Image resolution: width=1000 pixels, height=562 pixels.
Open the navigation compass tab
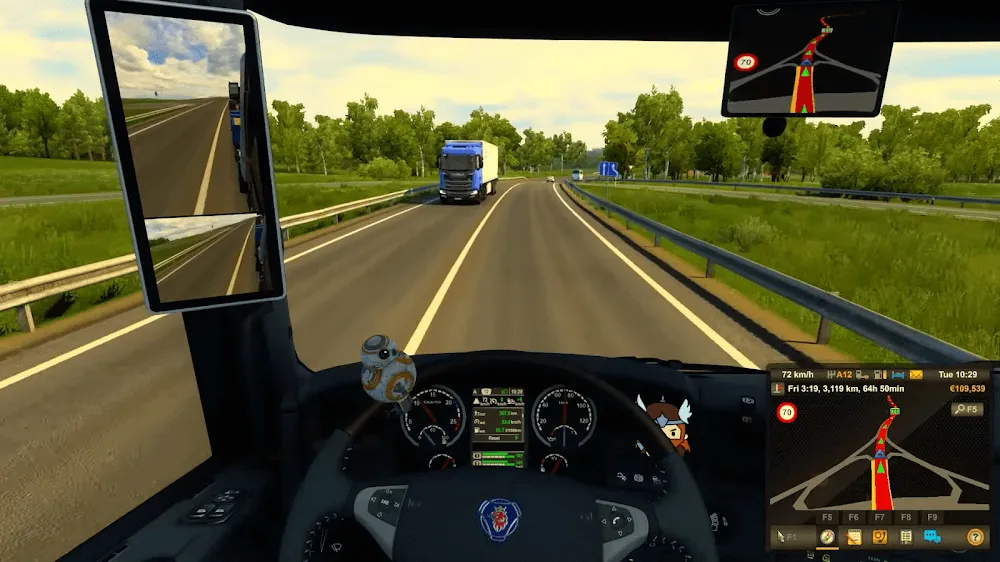(x=827, y=537)
